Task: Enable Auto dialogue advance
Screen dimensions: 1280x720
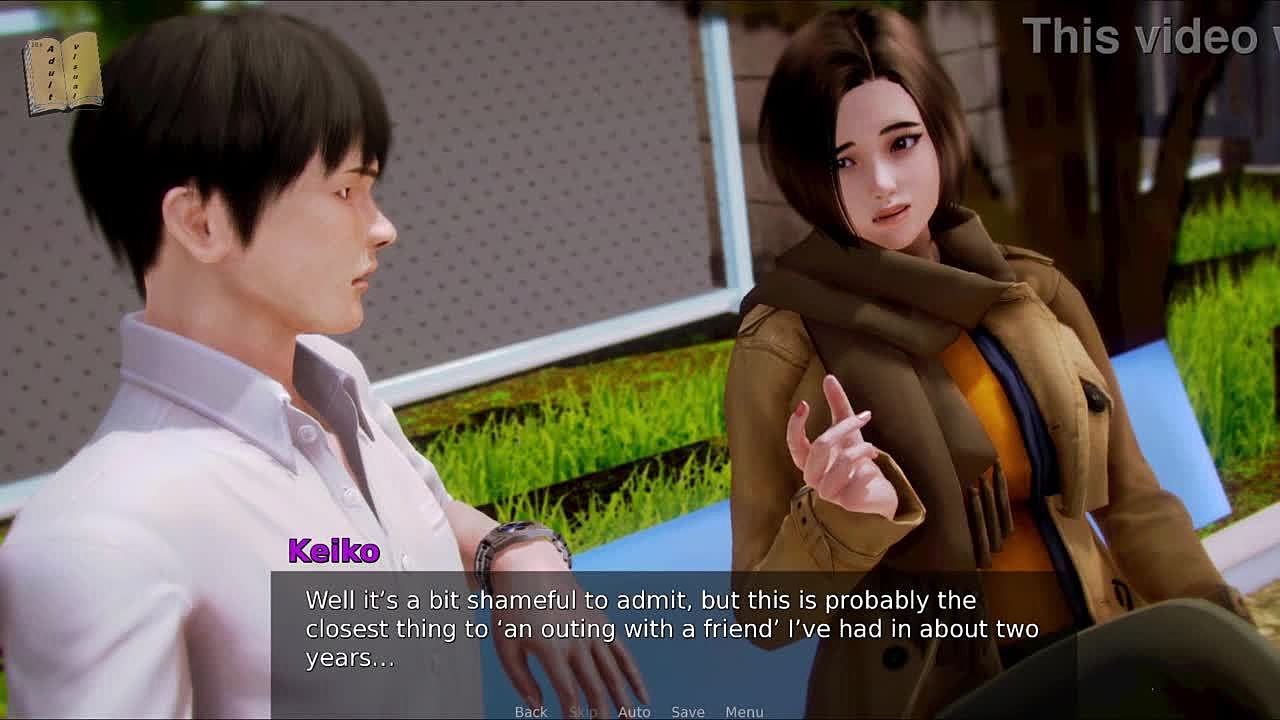Action: pos(634,711)
